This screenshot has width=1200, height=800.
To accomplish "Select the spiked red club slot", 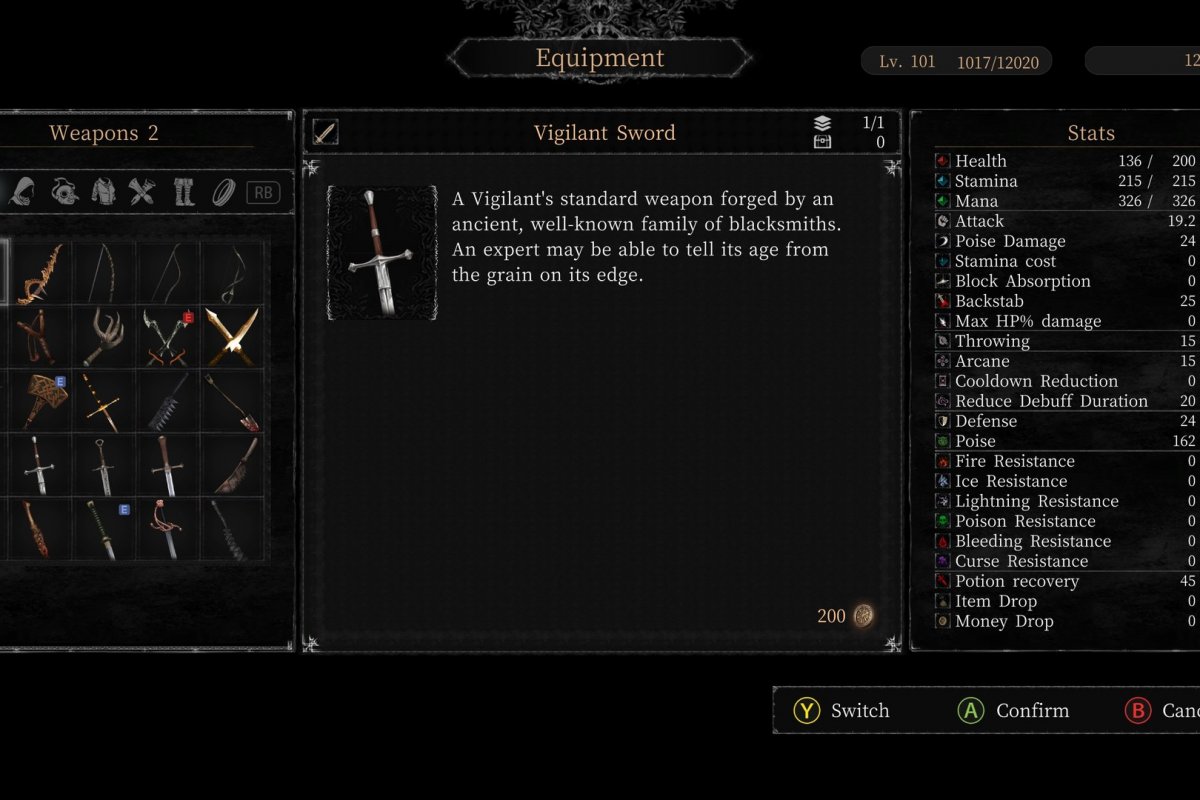I will 40,528.
